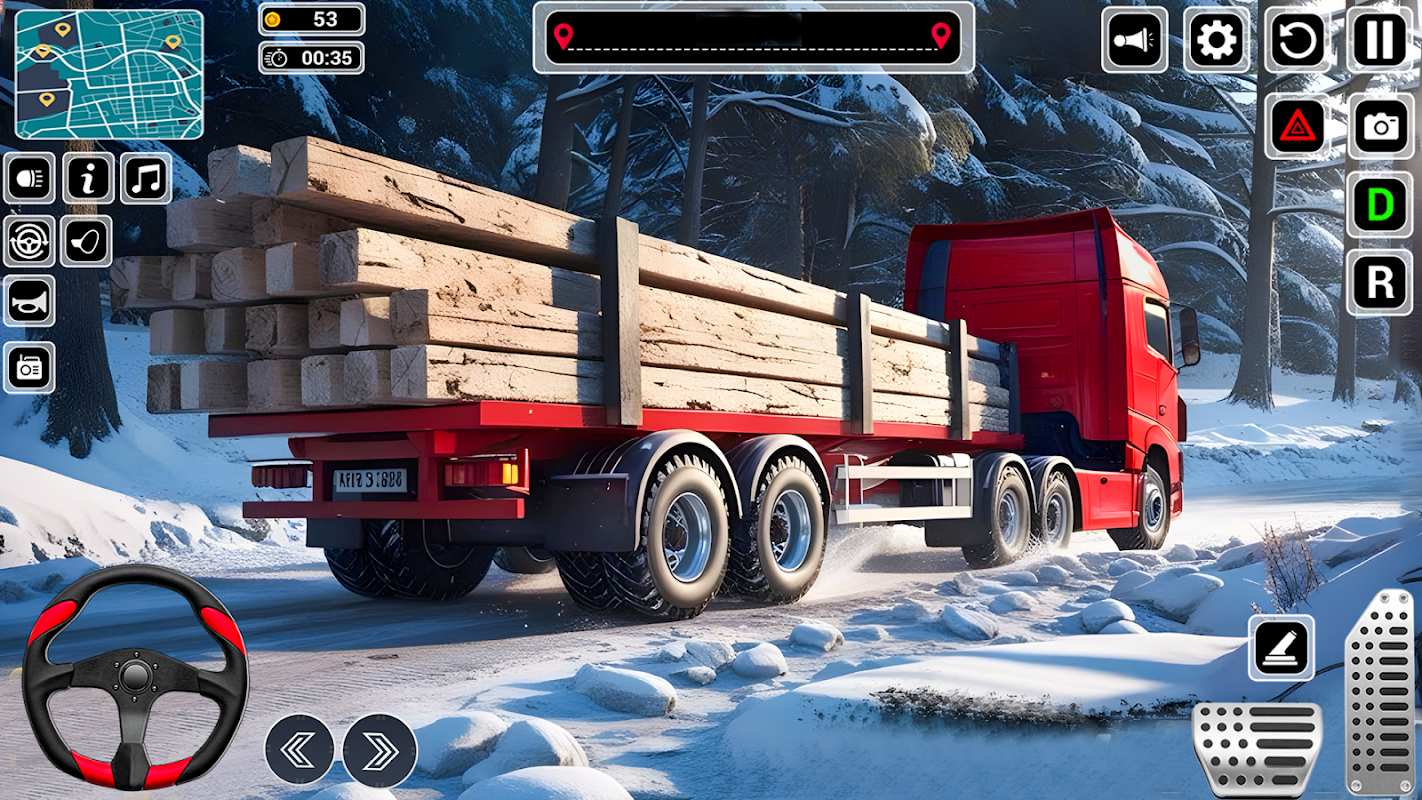Turn on the radio
Image resolution: width=1422 pixels, height=800 pixels.
(29, 367)
